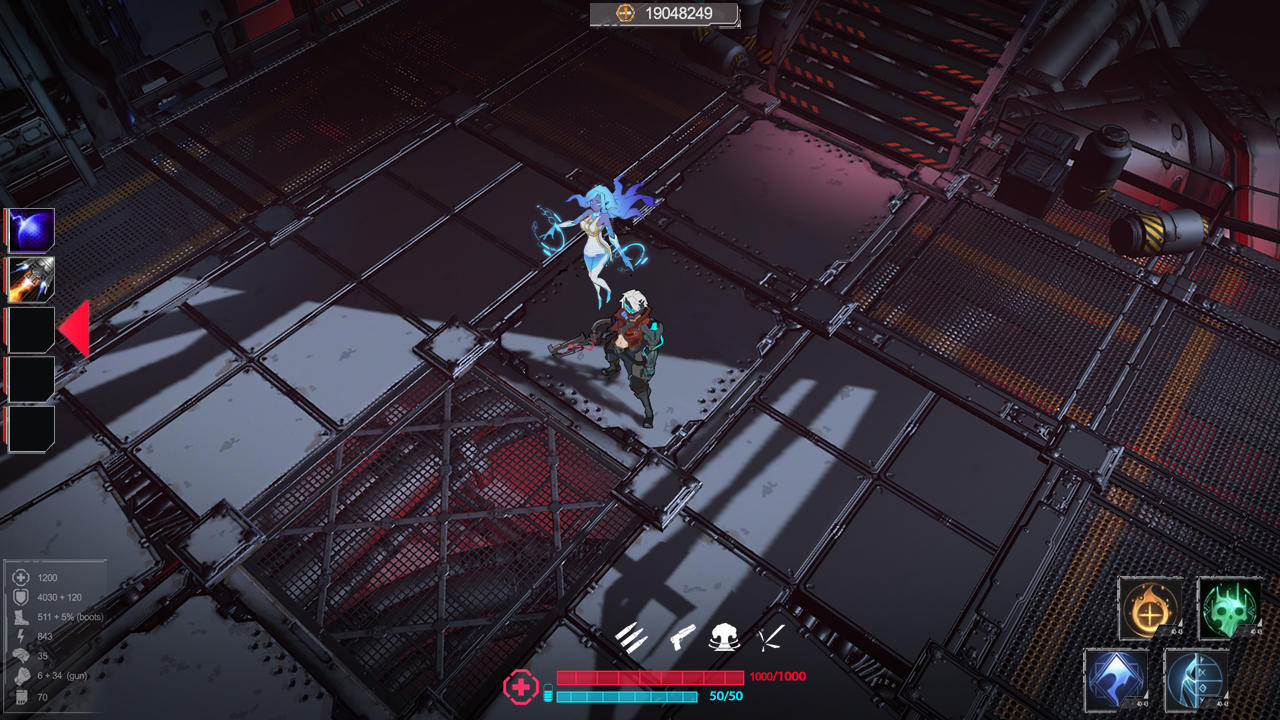The image size is (1280, 720).
Task: Click the red arrow marker beside skill slots
Action: (79, 325)
